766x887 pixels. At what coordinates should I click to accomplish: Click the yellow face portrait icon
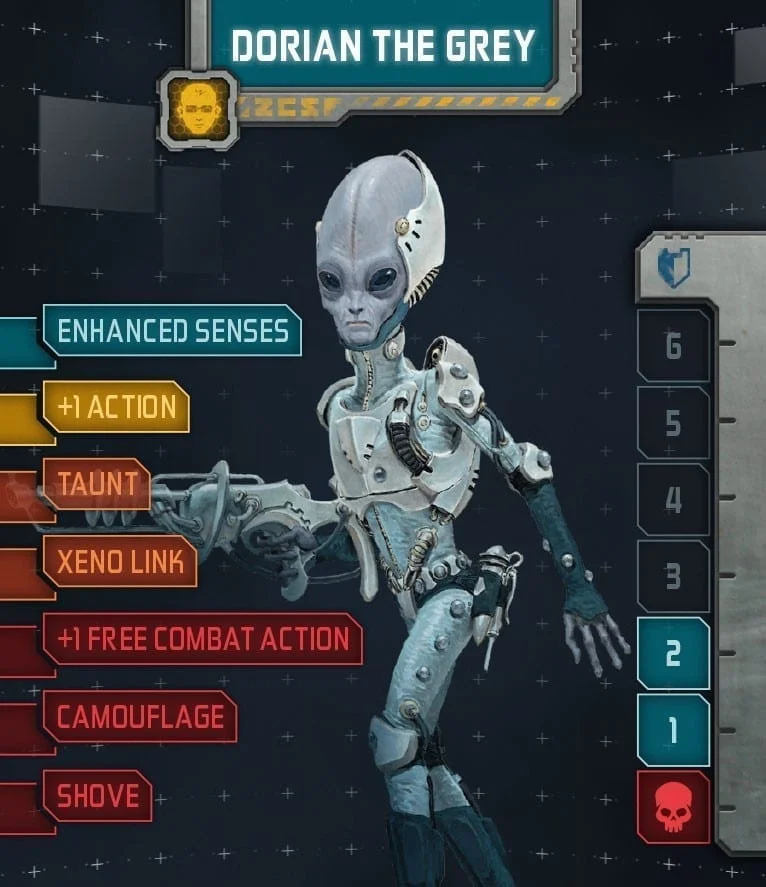pyautogui.click(x=198, y=109)
